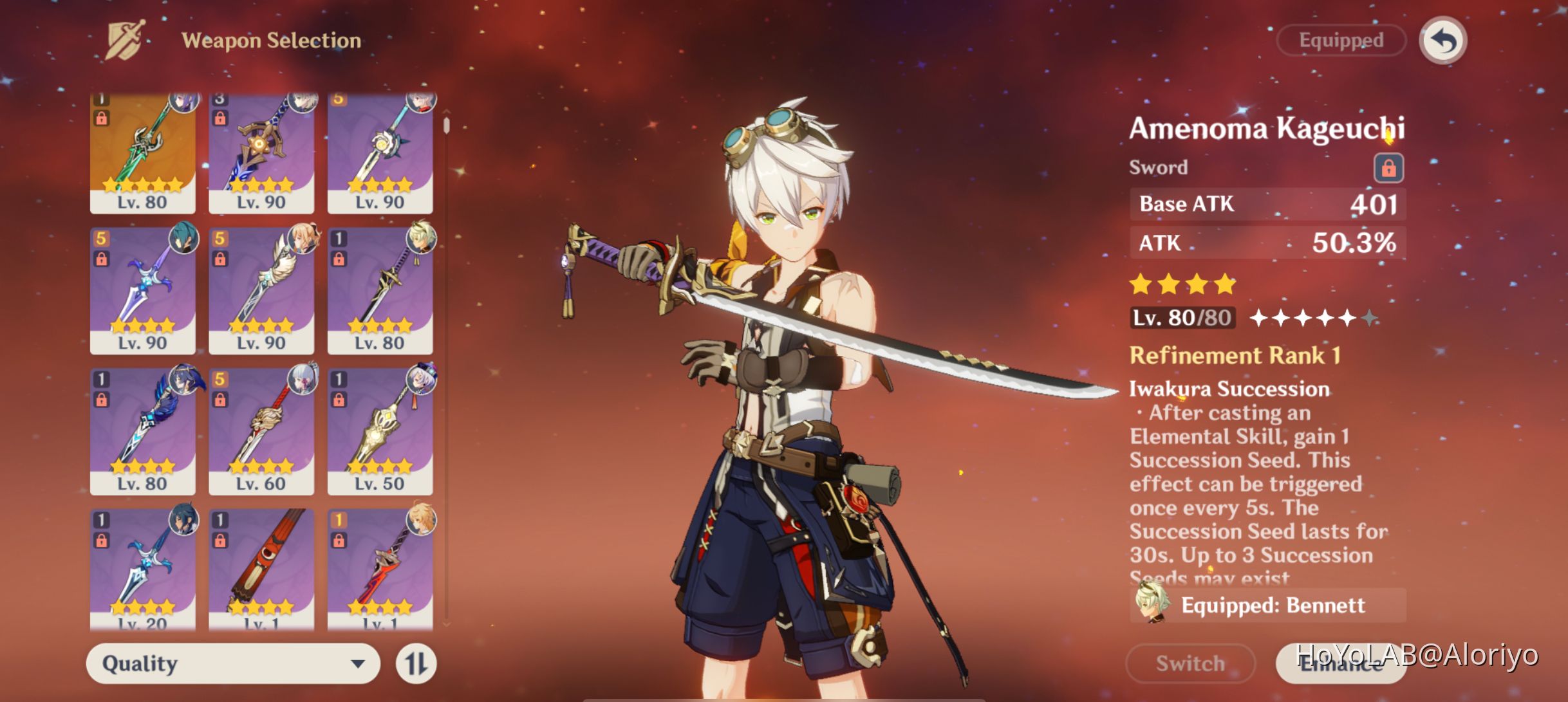Viewport: 1568px width, 702px height.
Task: Toggle the Equipped filter at the top
Action: (1339, 40)
